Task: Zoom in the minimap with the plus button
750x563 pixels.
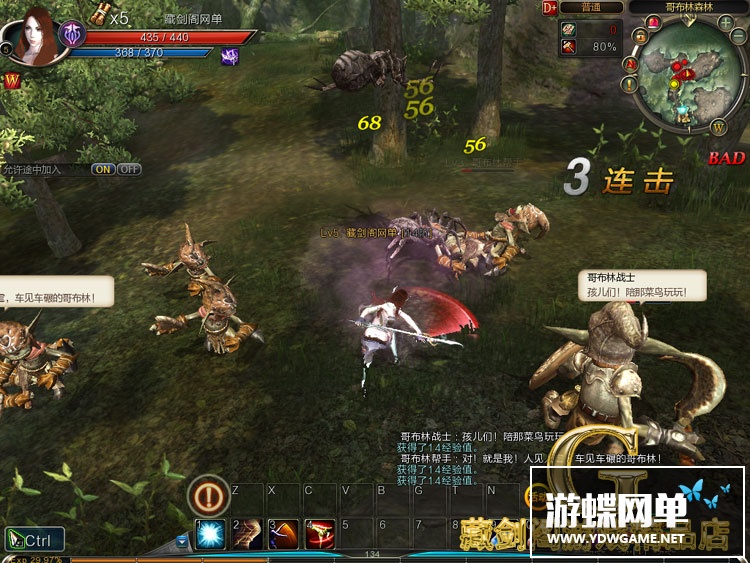Action: [724, 23]
